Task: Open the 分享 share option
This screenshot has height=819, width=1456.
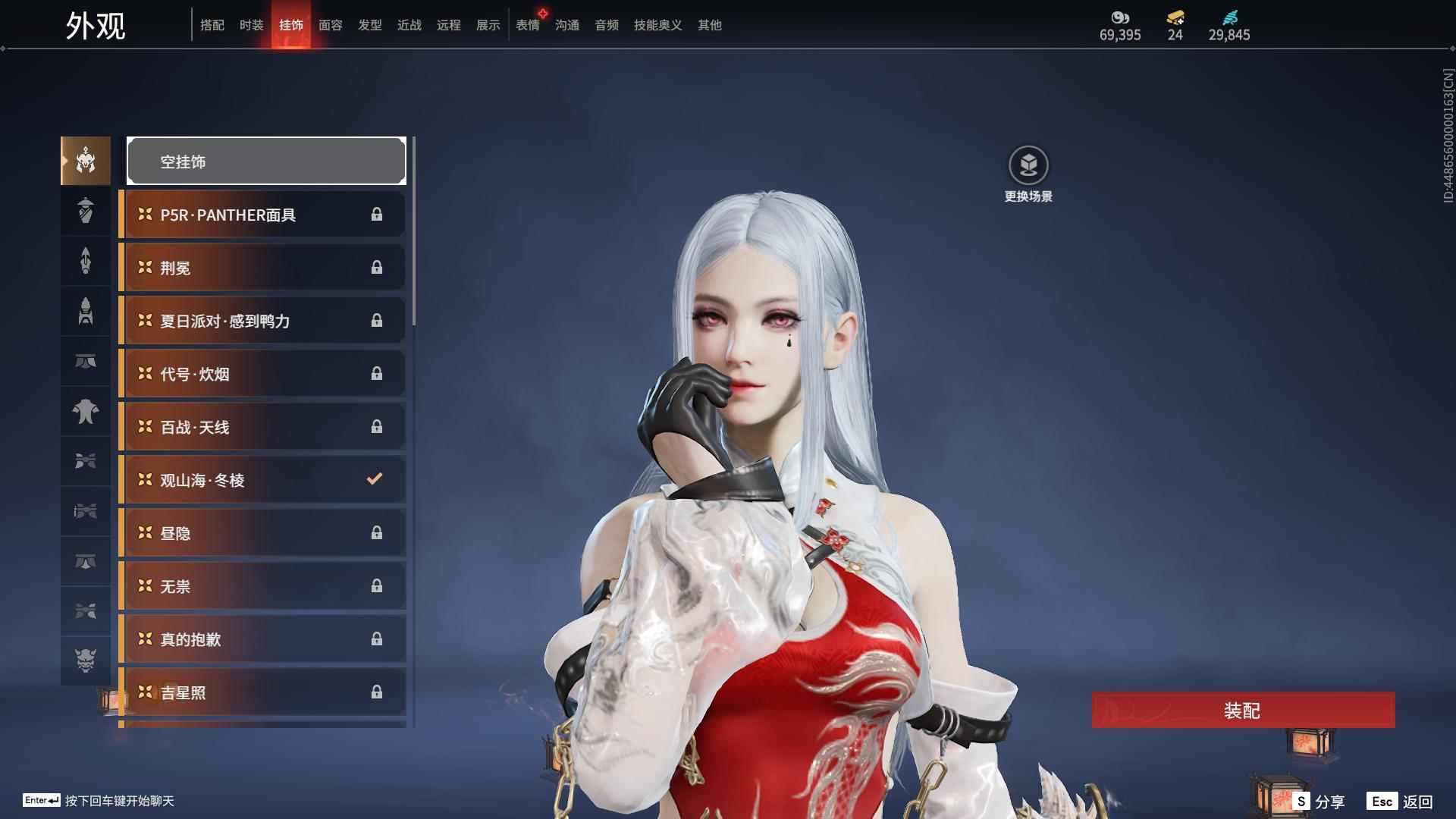Action: 1319,802
